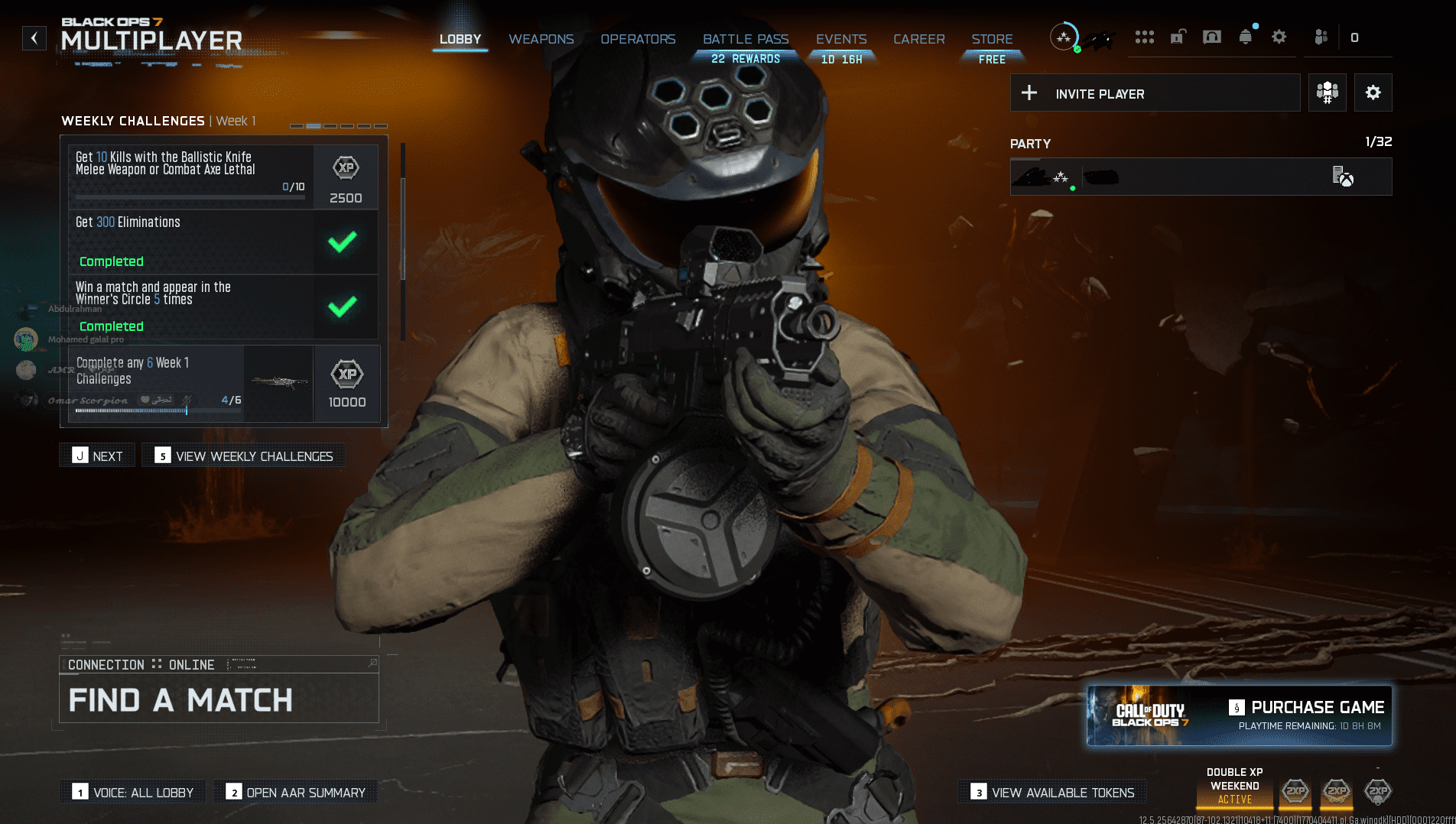Click the channels/group icon beside Invite Player
The image size is (1456, 824).
coord(1328,92)
